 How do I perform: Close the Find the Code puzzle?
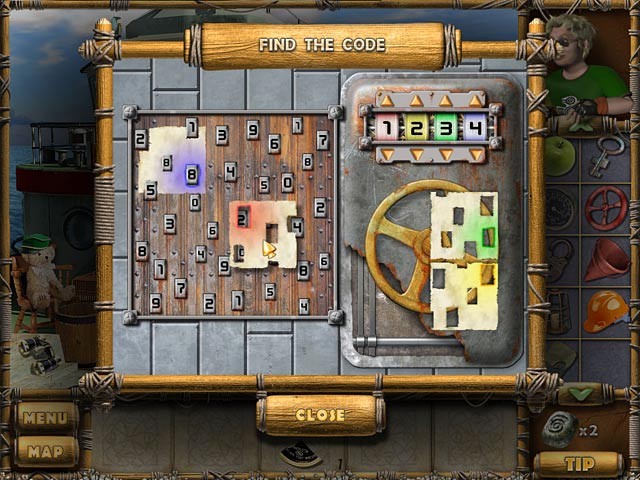tap(320, 414)
